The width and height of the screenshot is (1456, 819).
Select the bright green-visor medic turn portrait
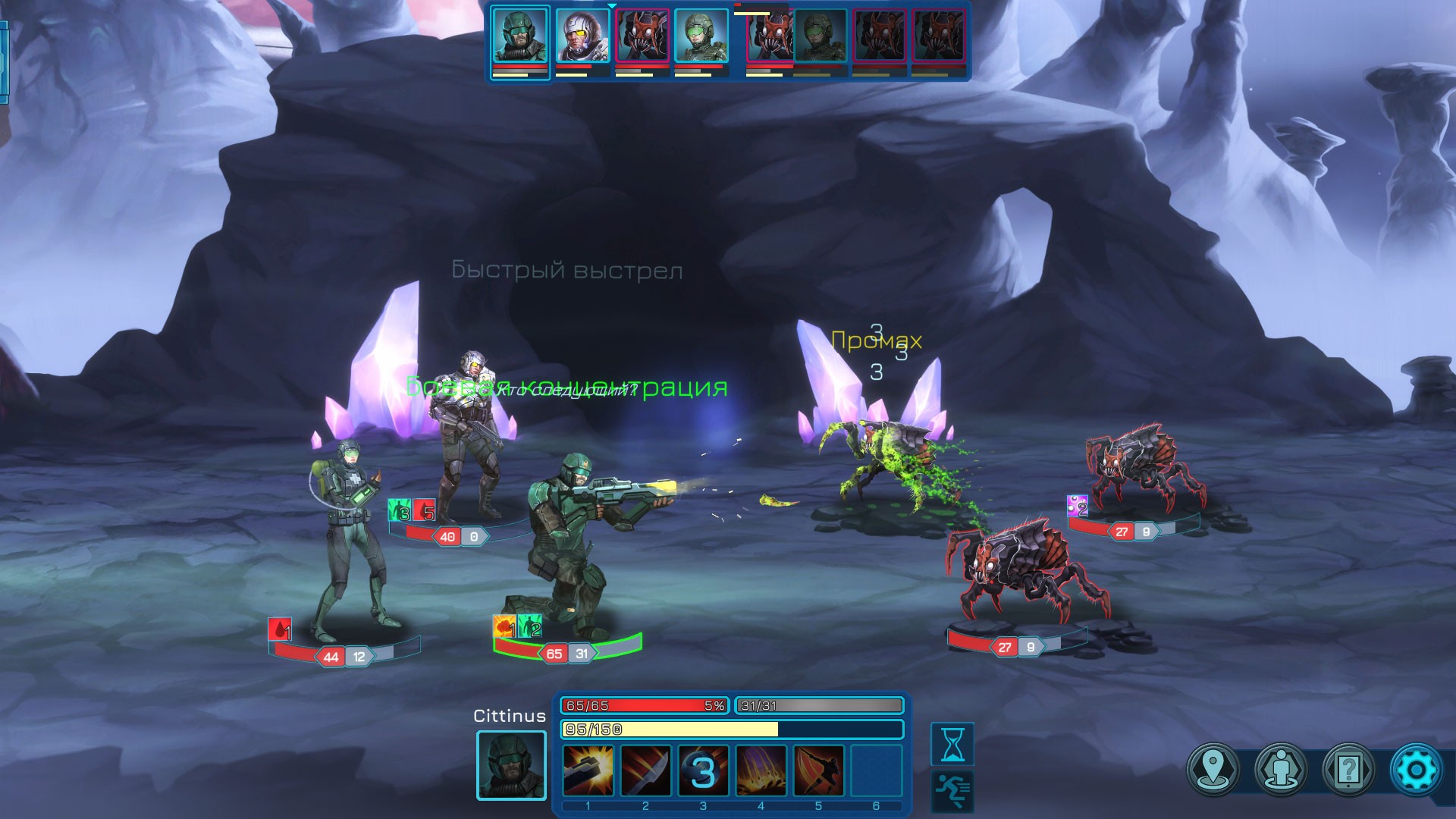pyautogui.click(x=701, y=36)
